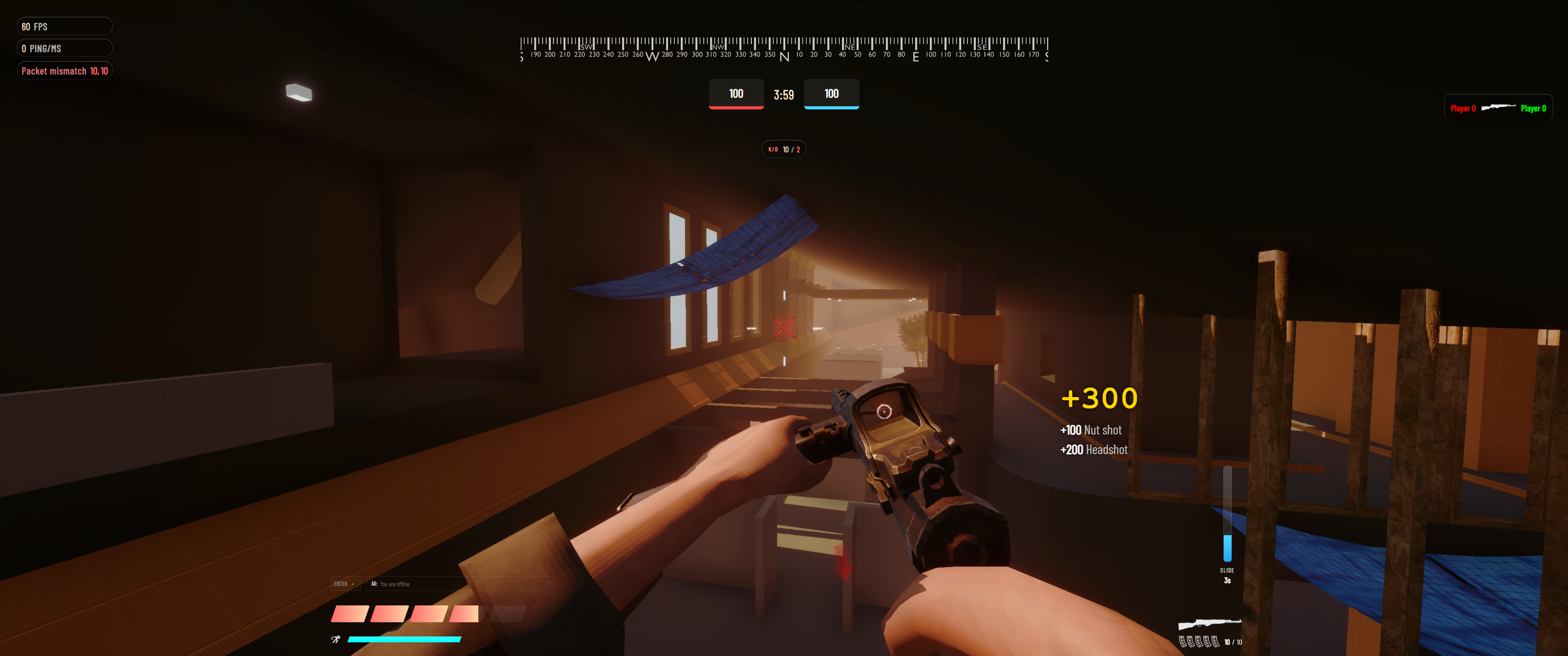The width and height of the screenshot is (1568, 656).
Task: Click the K/D badge showing 10/2
Action: [x=784, y=149]
